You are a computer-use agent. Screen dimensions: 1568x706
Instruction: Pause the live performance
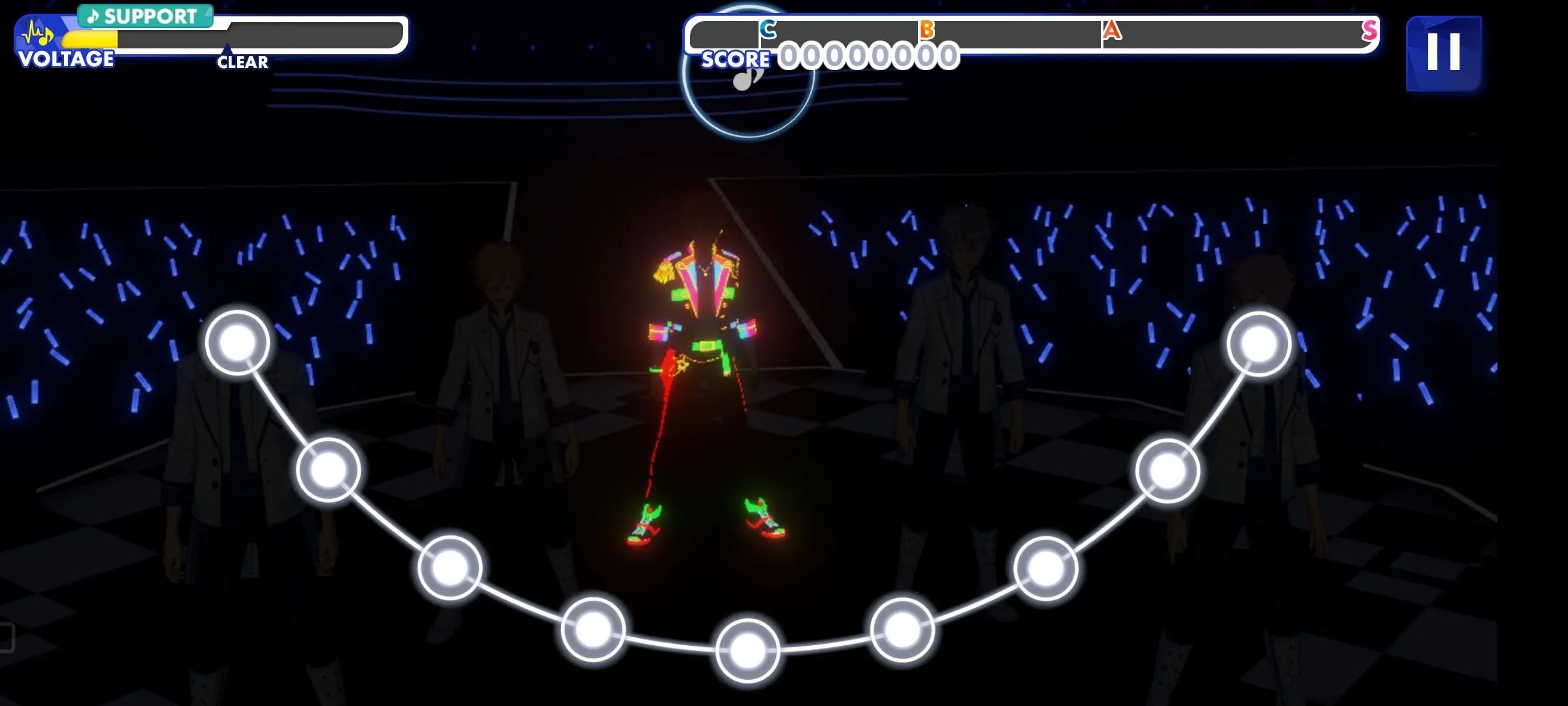(1443, 52)
